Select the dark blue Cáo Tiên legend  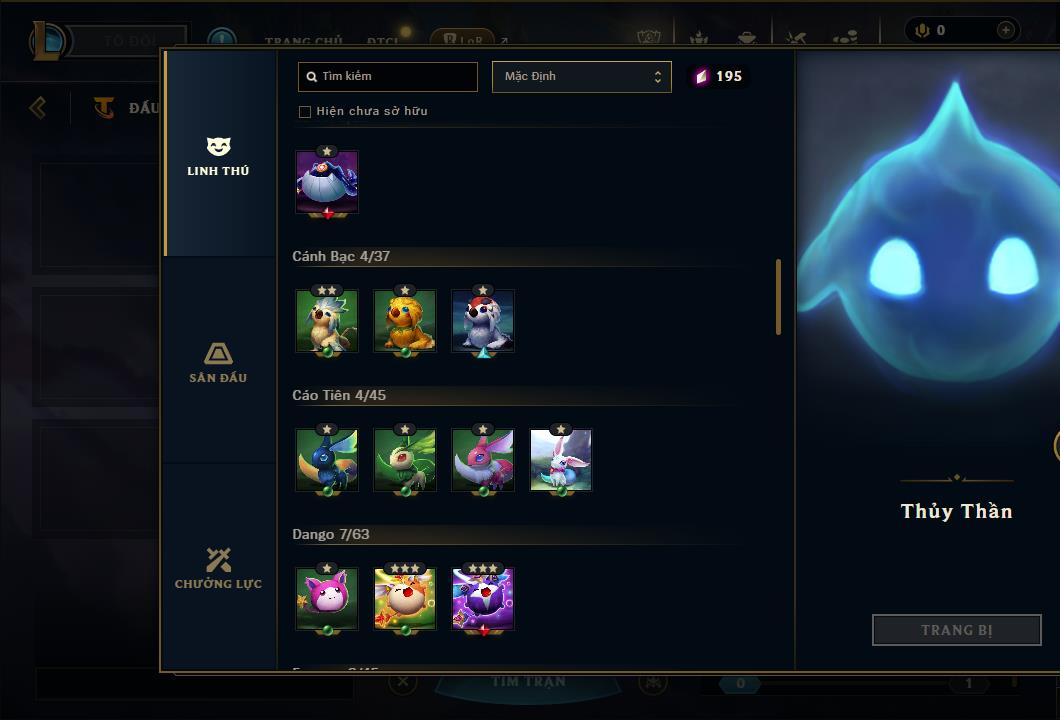point(327,460)
